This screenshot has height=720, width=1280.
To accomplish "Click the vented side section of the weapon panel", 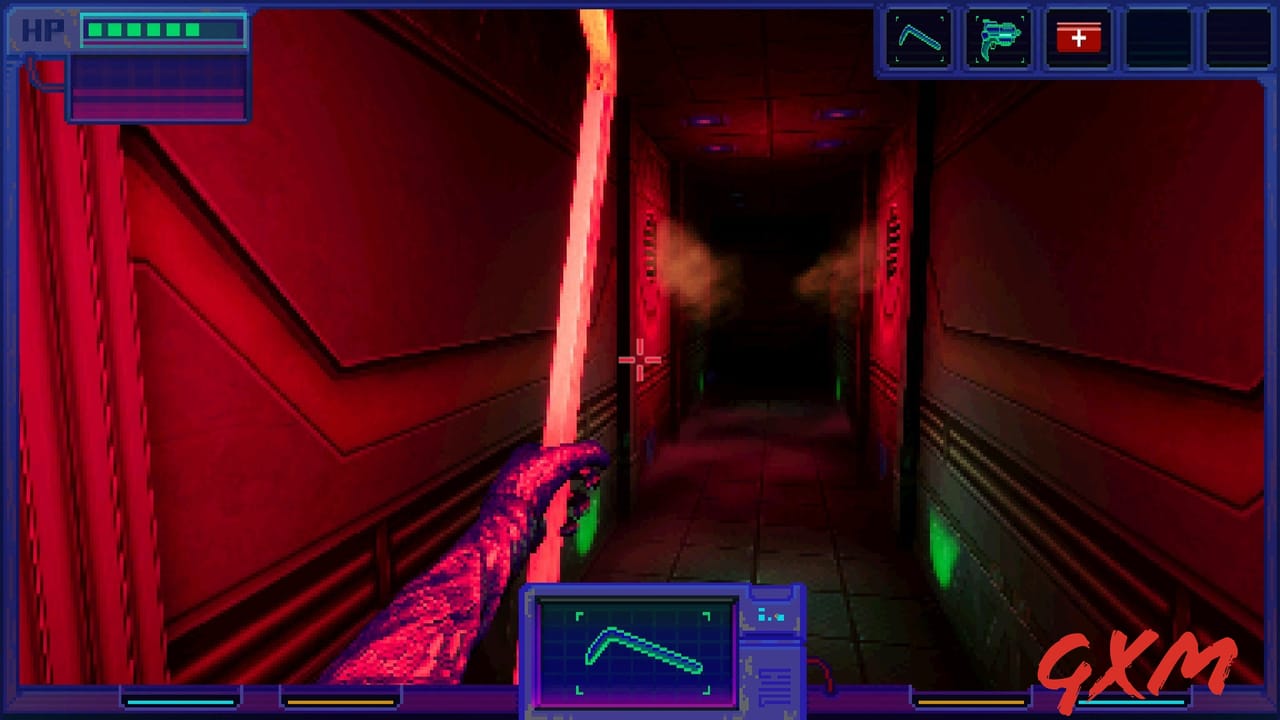I will point(775,685).
